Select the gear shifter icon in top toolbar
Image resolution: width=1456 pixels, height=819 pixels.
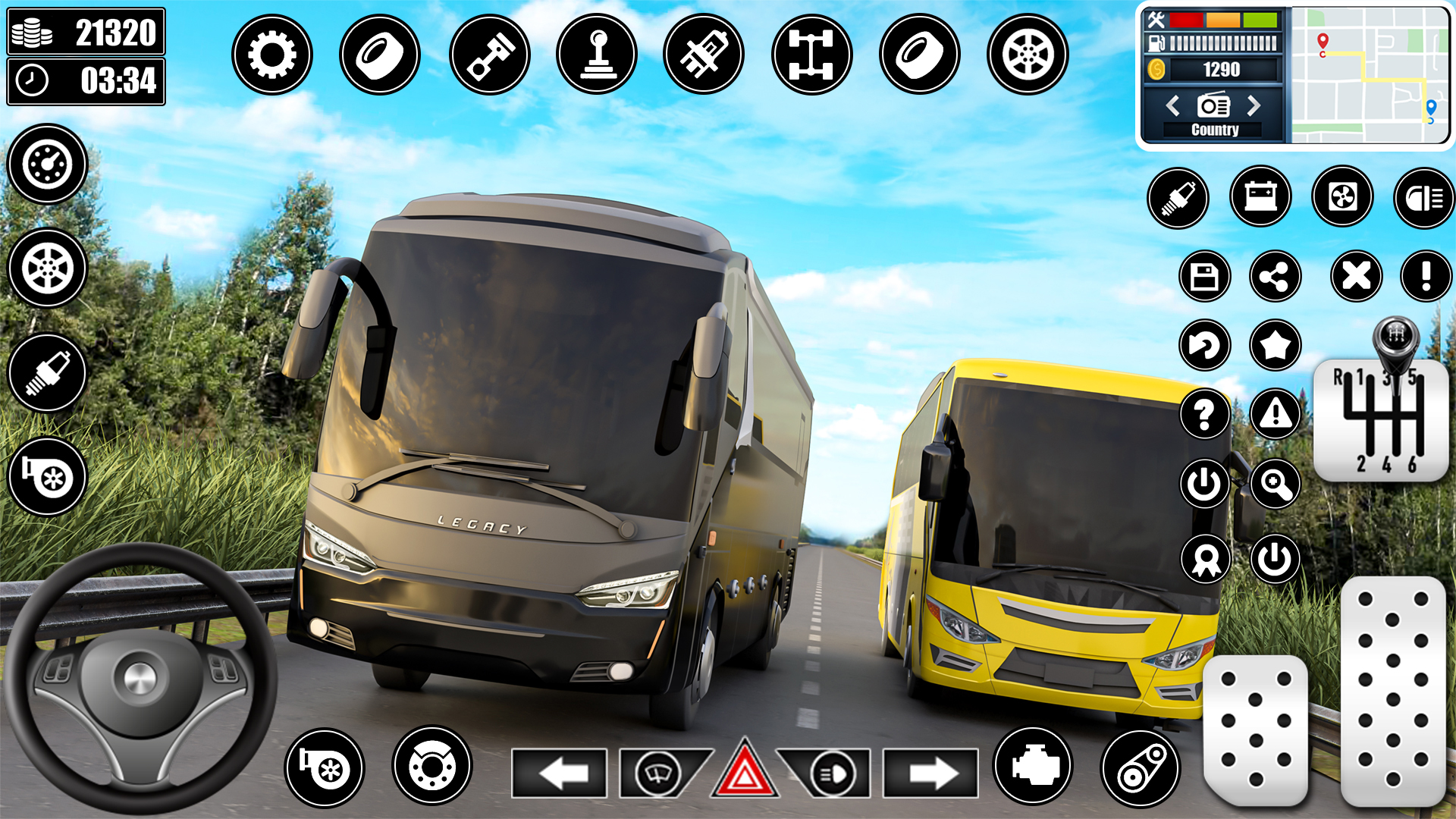click(598, 53)
